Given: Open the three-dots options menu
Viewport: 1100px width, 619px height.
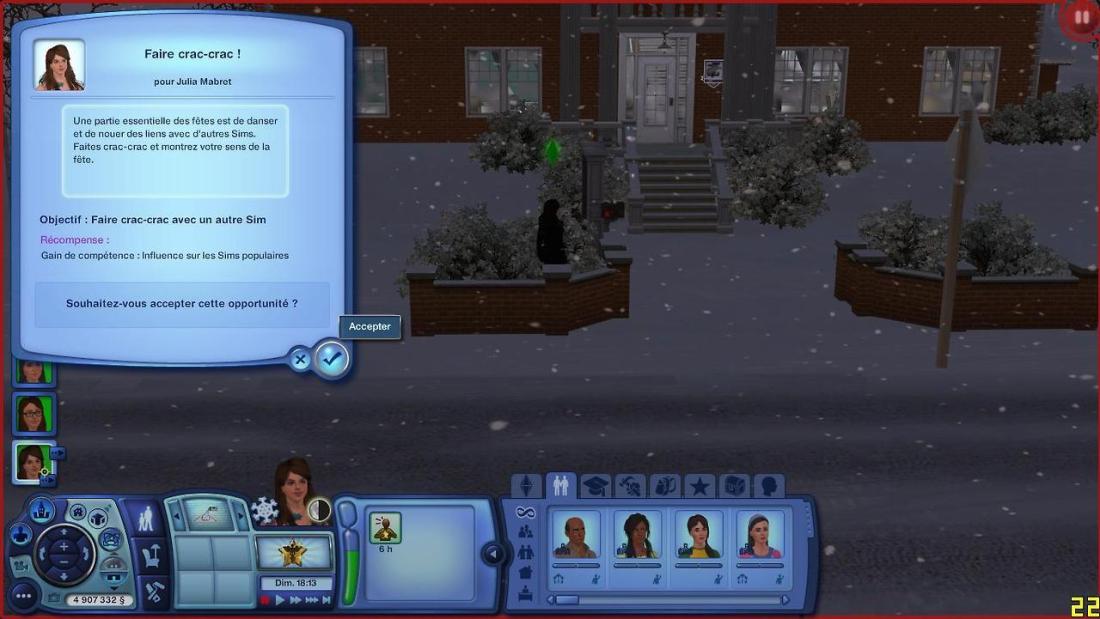Looking at the screenshot, I should pyautogui.click(x=24, y=597).
